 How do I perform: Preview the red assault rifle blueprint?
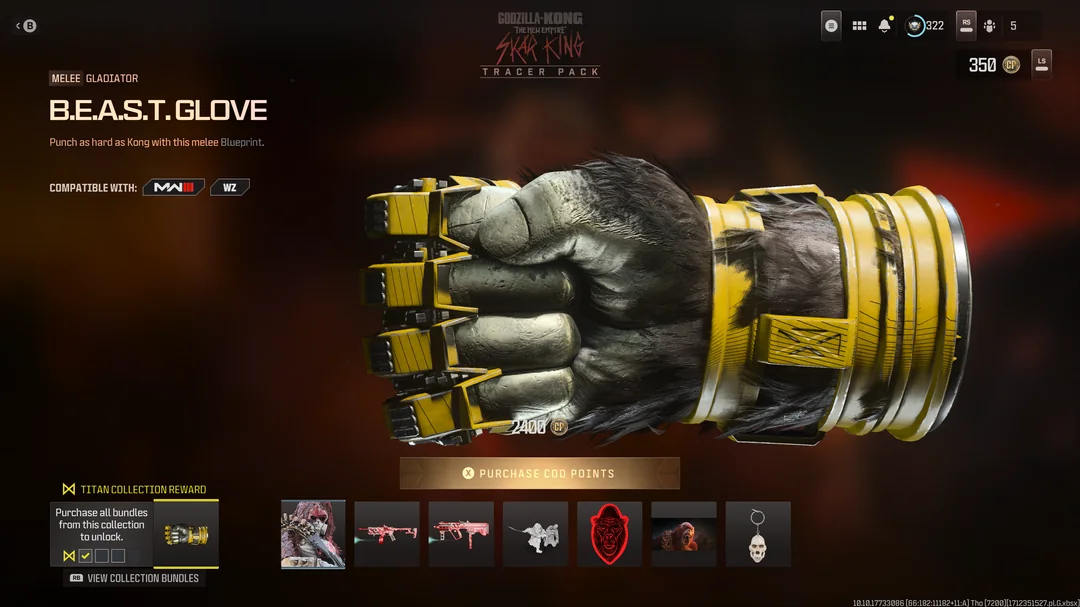387,534
